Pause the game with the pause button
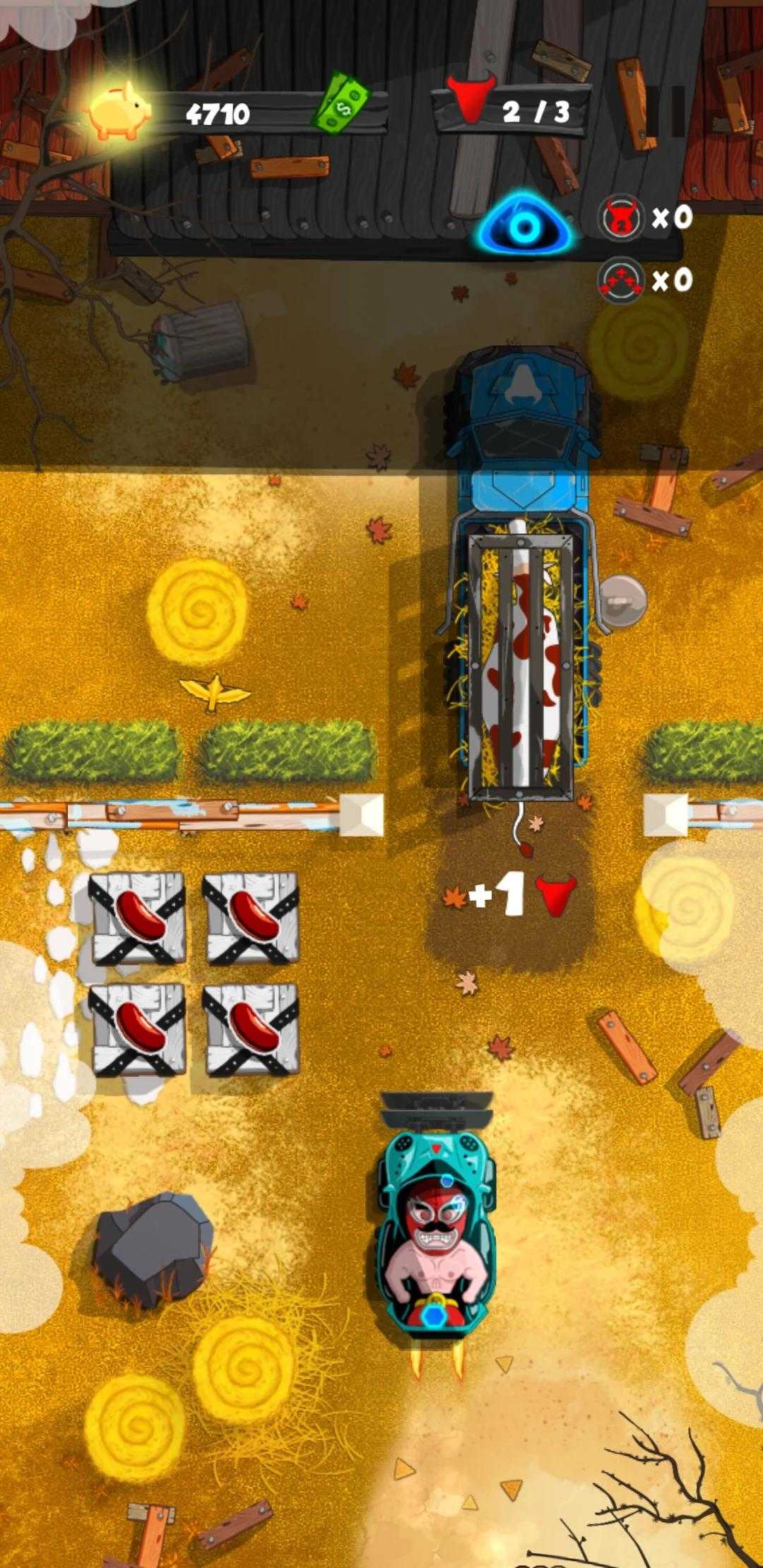763x1568 pixels. pos(667,112)
